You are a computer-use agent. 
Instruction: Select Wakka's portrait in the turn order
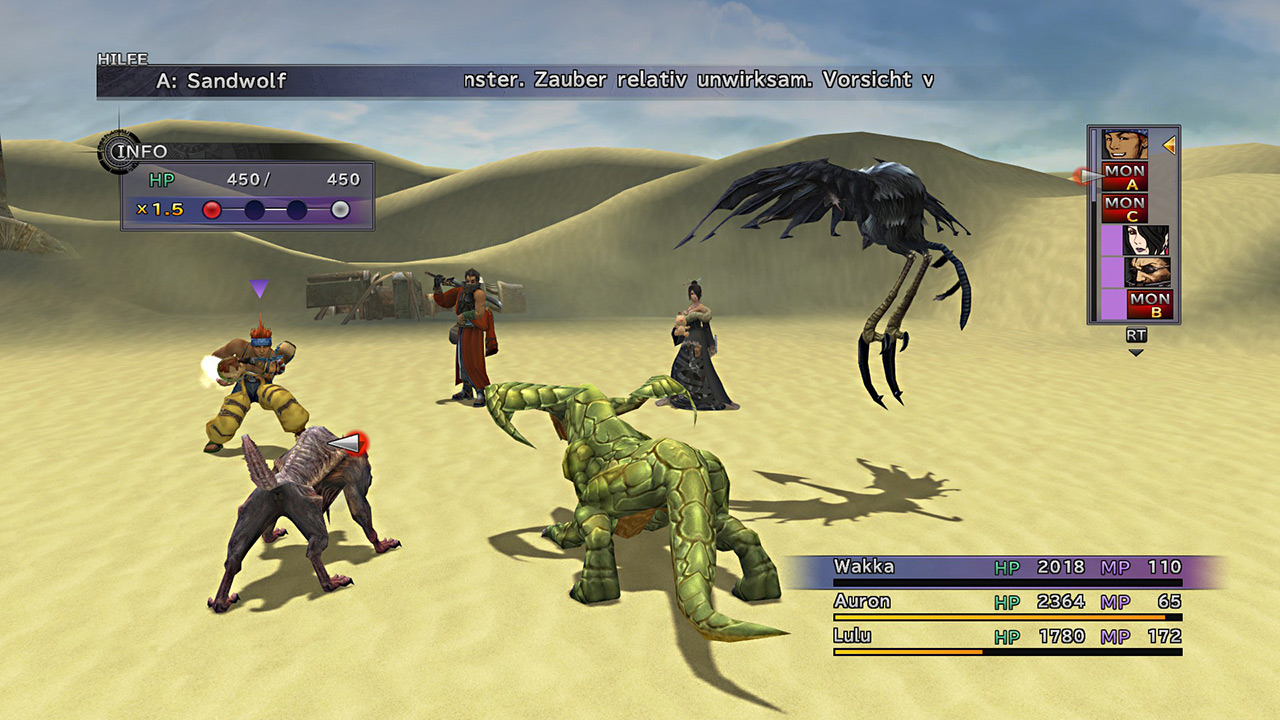(1124, 145)
